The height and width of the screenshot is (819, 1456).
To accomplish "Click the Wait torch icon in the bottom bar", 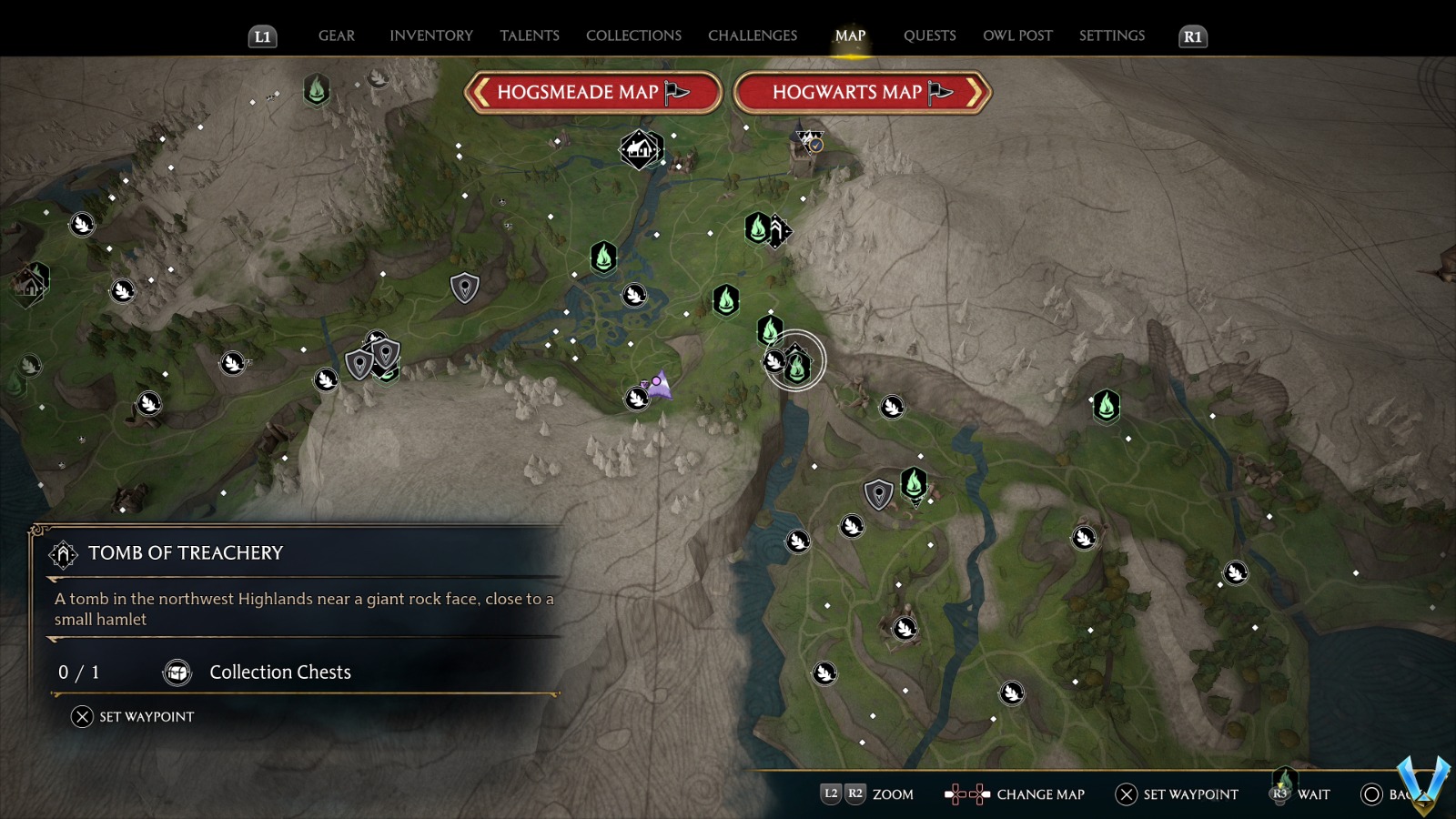I will point(1280,793).
